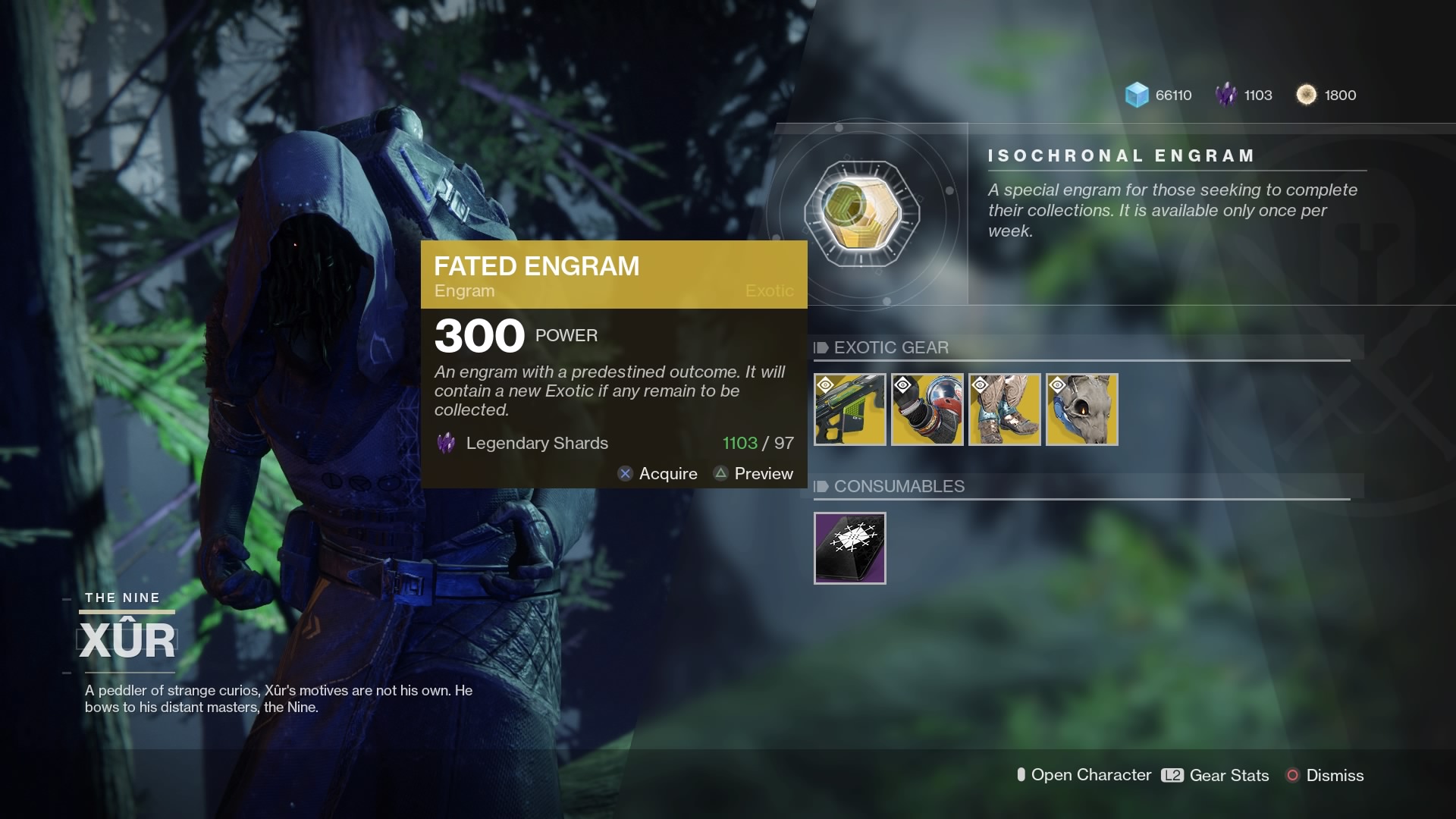The width and height of the screenshot is (1456, 819).
Task: Click the Dismiss circle button icon
Action: tap(1291, 775)
